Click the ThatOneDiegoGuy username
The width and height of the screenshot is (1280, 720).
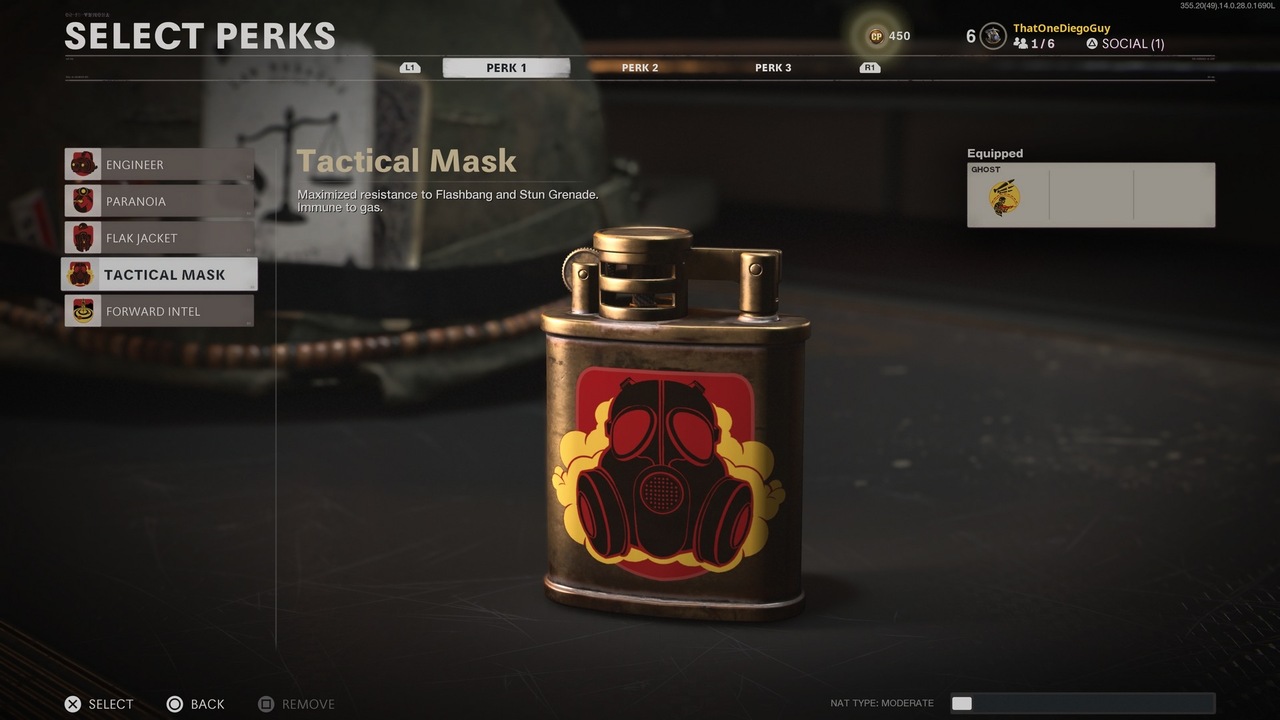coord(1060,27)
